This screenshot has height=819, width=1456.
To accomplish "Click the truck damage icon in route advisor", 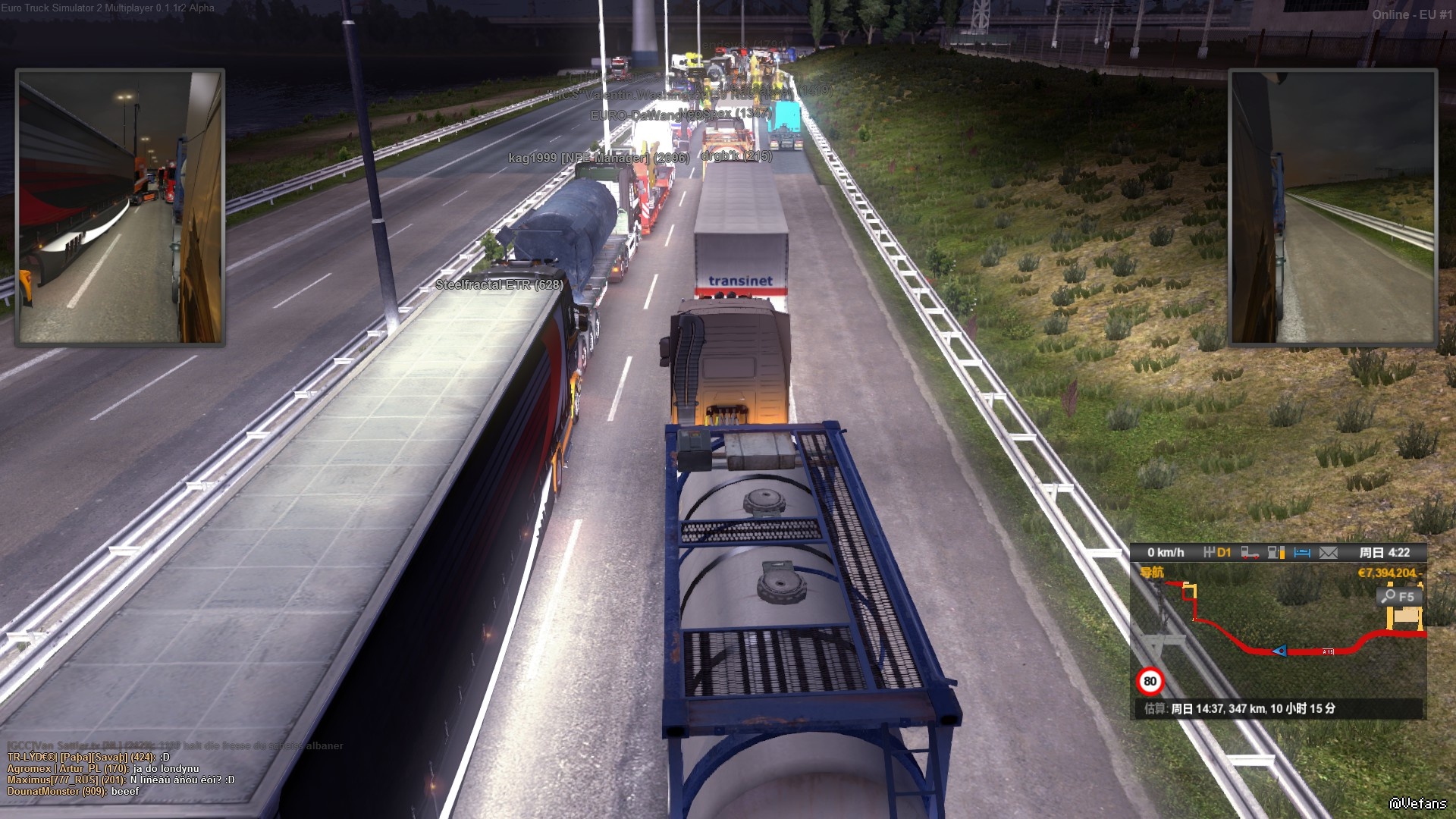I will [1250, 553].
